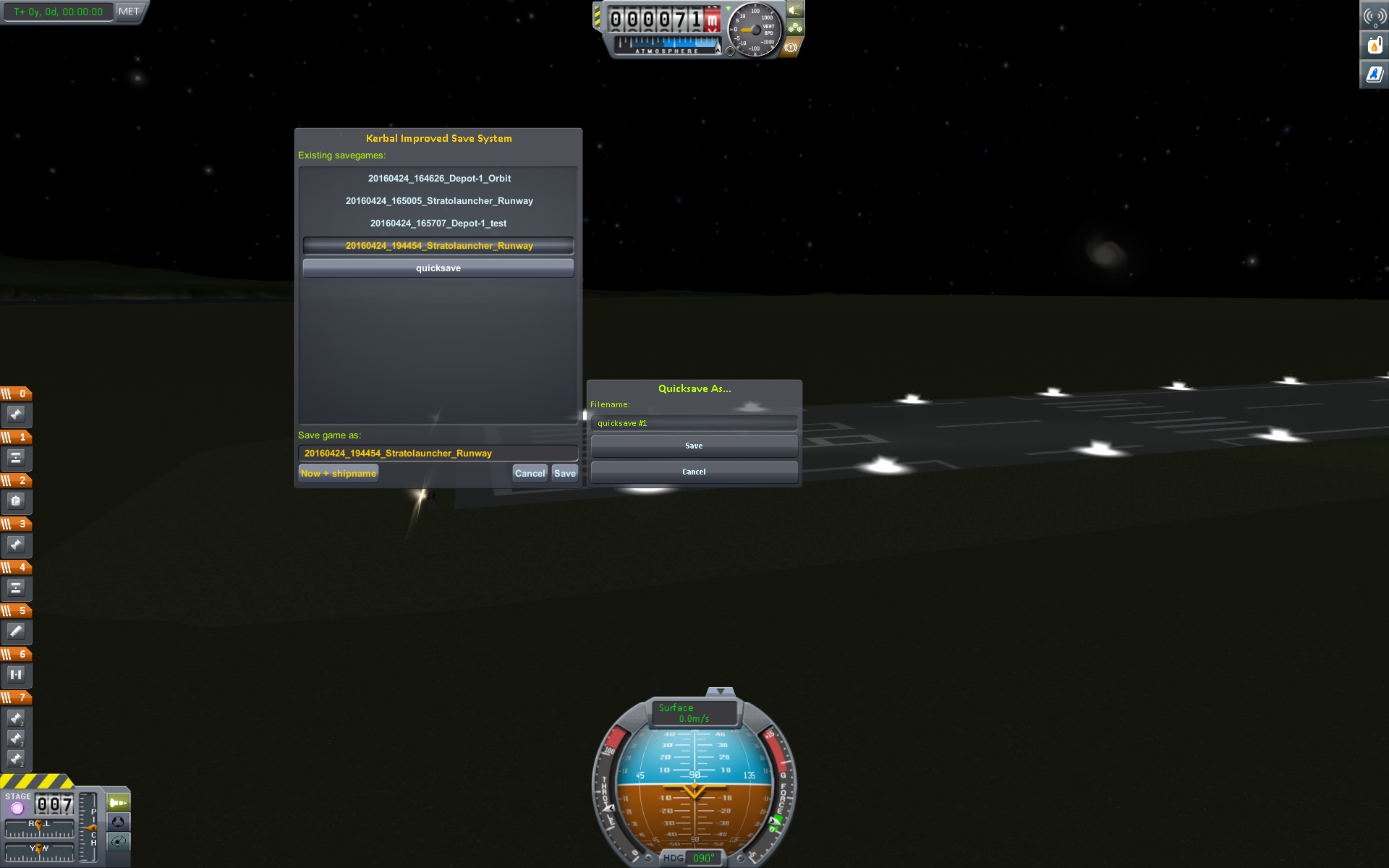Cycle the navball Surface speed display
This screenshot has width=1389, height=868.
click(694, 712)
